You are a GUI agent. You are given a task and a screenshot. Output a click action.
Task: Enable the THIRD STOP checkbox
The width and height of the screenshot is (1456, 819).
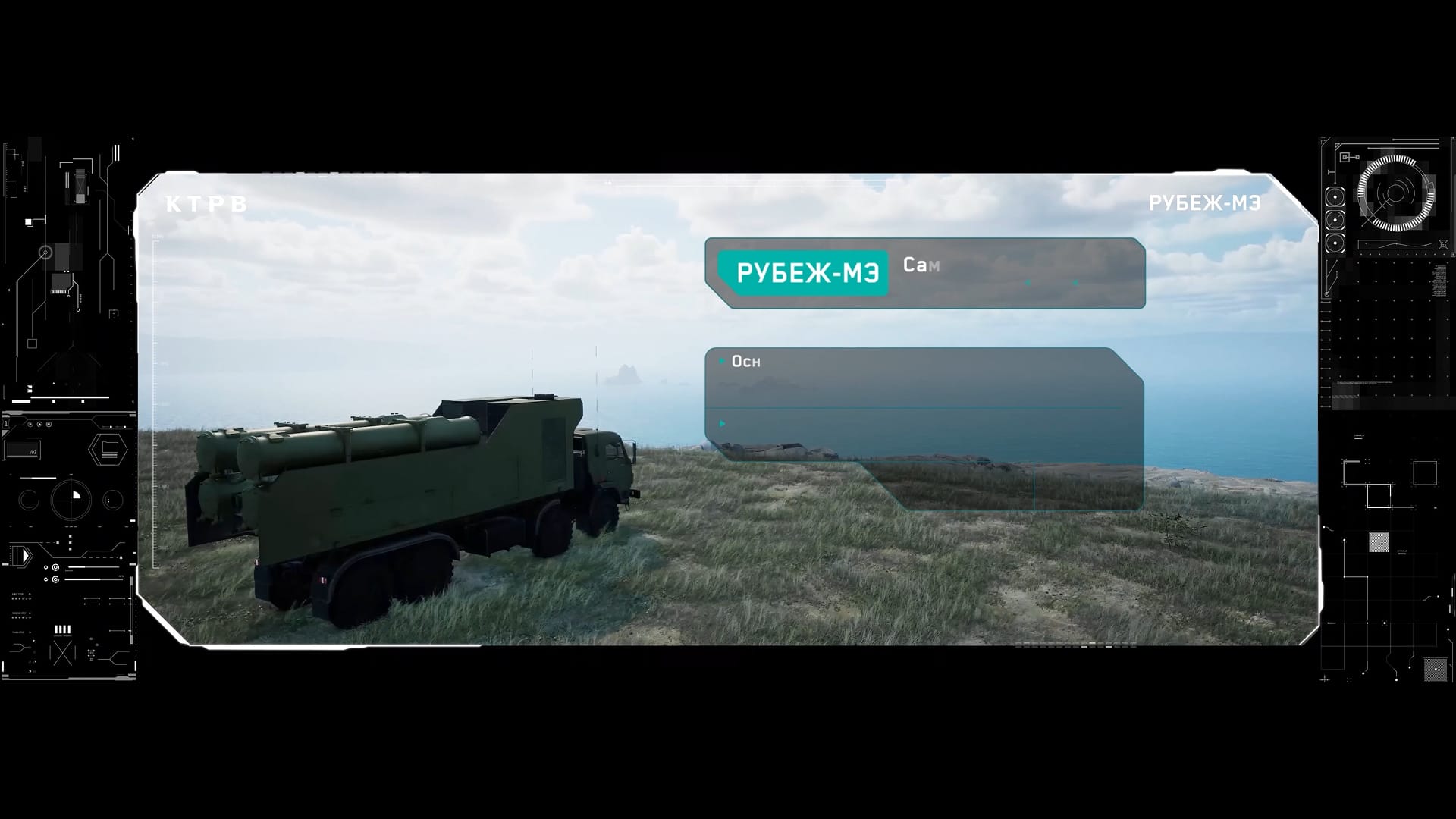point(30,632)
